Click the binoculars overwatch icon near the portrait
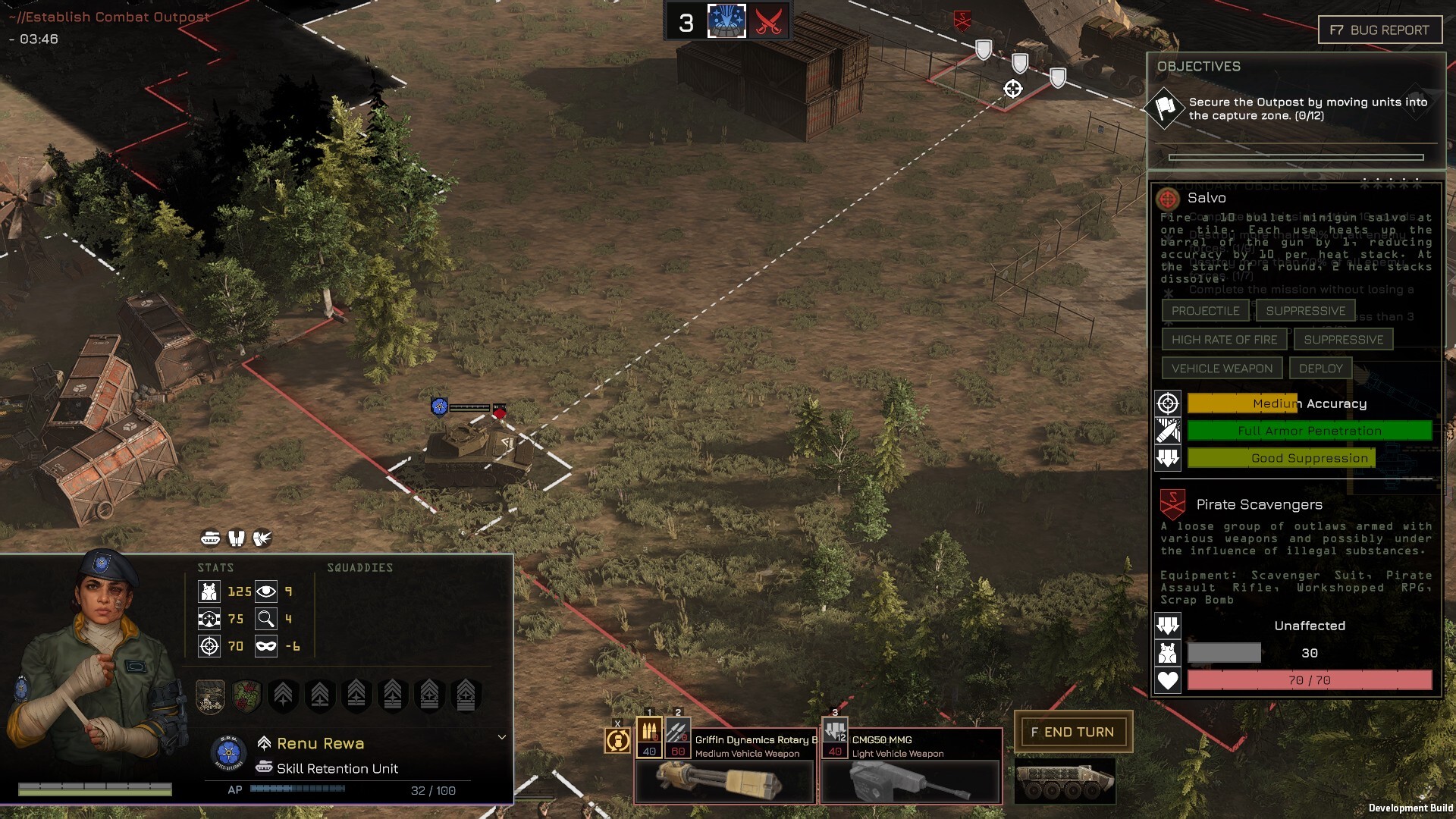The width and height of the screenshot is (1456, 819). pos(236,539)
